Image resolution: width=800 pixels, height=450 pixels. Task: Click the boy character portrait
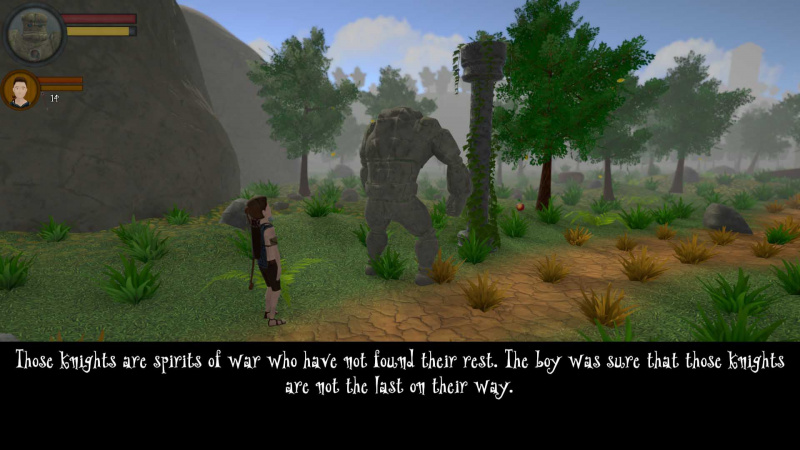(x=20, y=89)
